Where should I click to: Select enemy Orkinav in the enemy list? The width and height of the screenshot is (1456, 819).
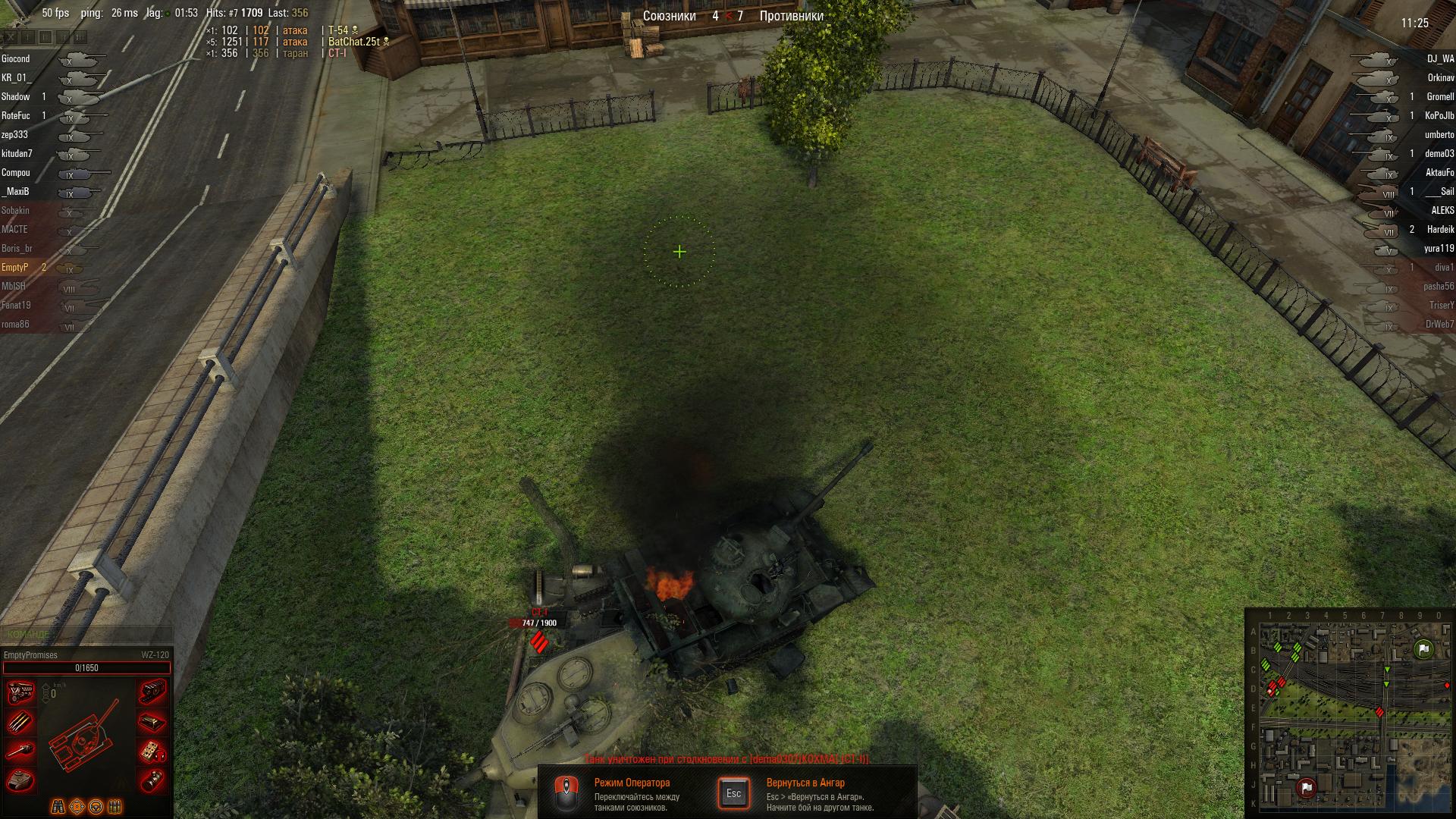1440,78
